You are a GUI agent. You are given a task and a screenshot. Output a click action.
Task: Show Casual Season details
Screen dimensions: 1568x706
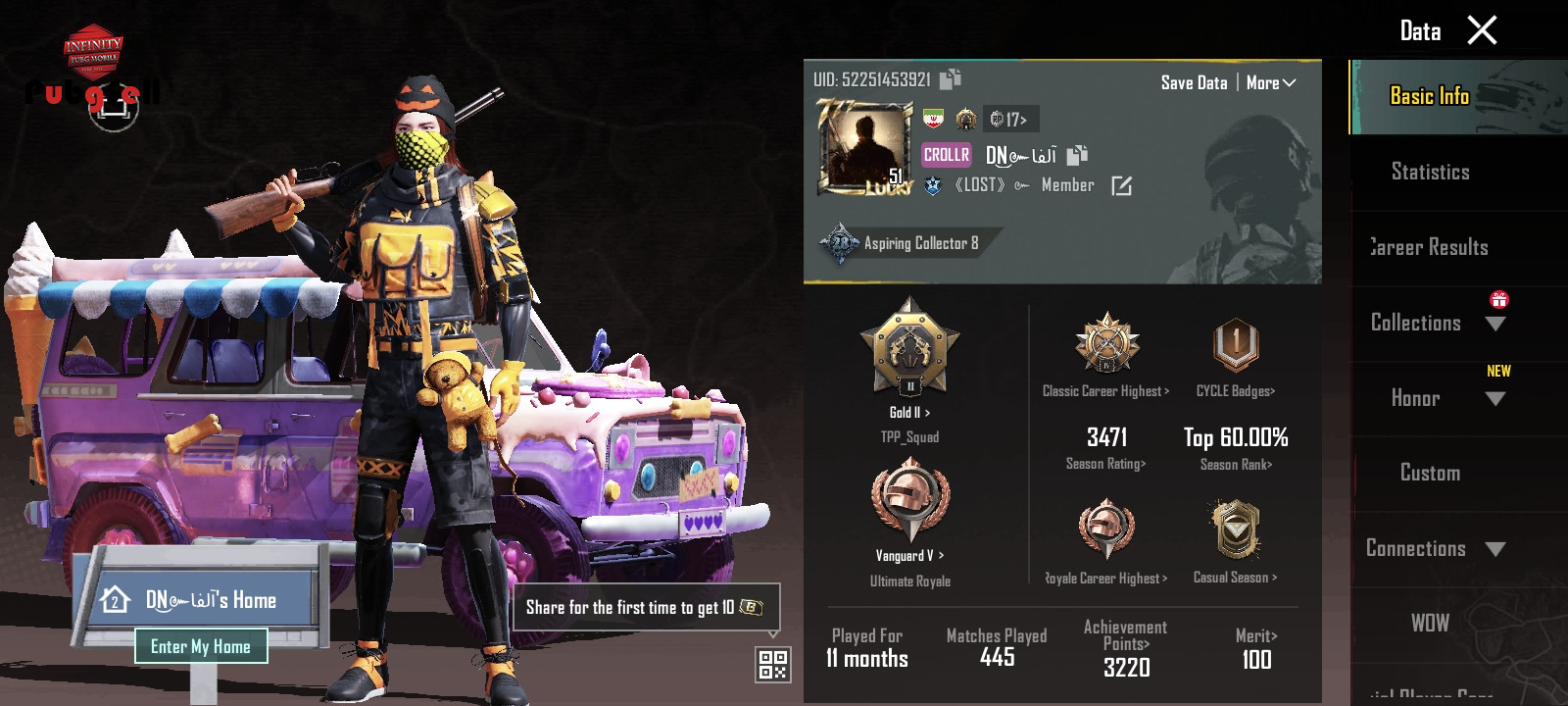tap(1235, 541)
